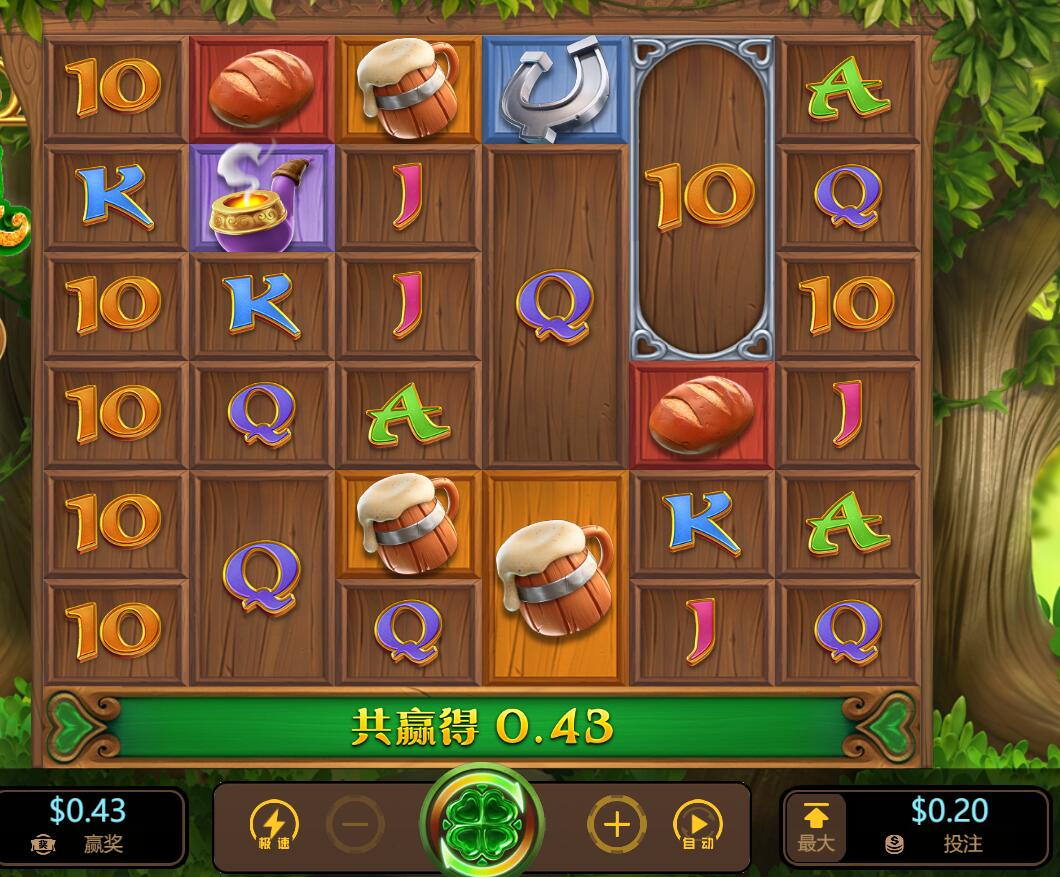
Task: Set the maximum bet with 最大
Action: 815,827
